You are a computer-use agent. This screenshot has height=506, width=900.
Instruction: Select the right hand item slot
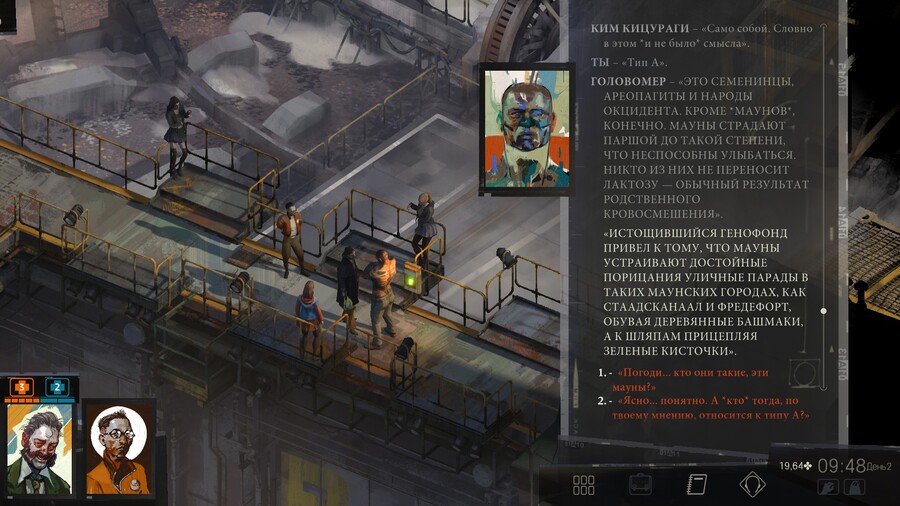pos(854,487)
